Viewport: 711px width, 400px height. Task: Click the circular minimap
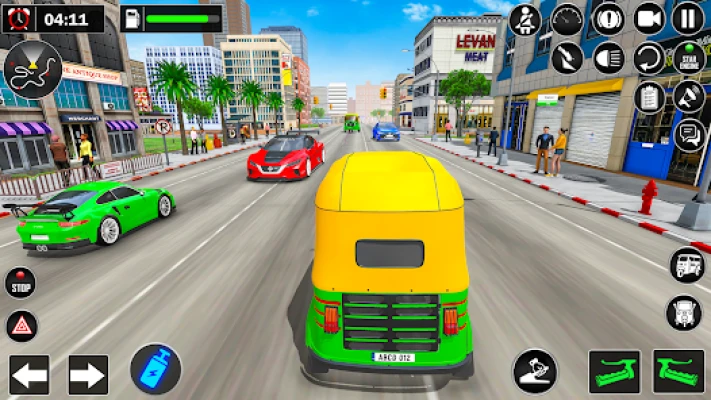pyautogui.click(x=32, y=68)
